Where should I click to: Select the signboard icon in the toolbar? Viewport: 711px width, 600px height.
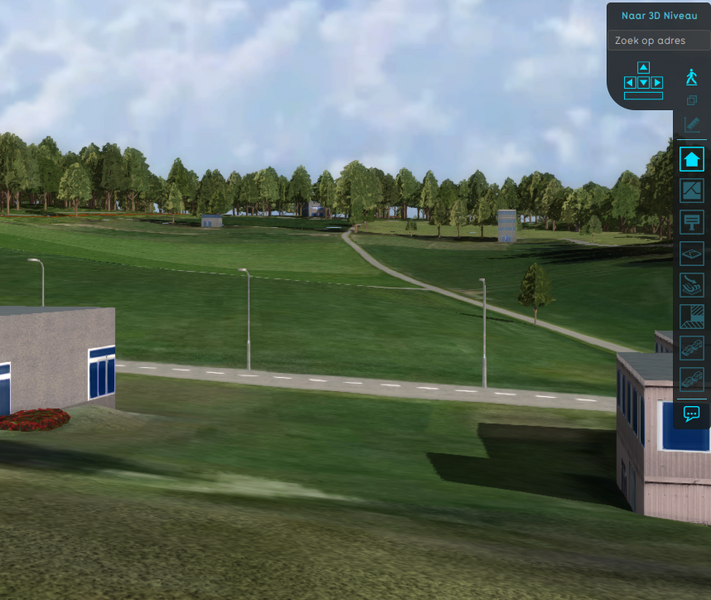[x=691, y=221]
